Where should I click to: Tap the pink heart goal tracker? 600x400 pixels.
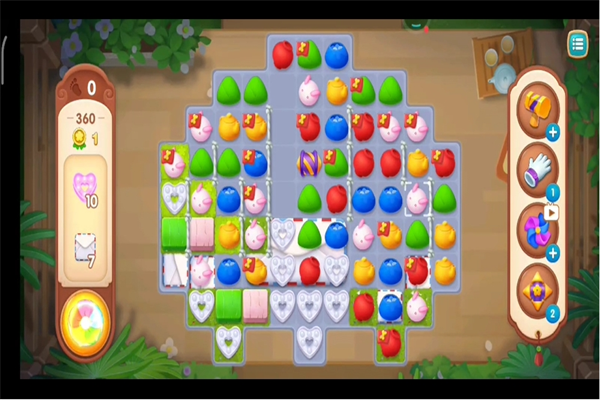point(84,187)
